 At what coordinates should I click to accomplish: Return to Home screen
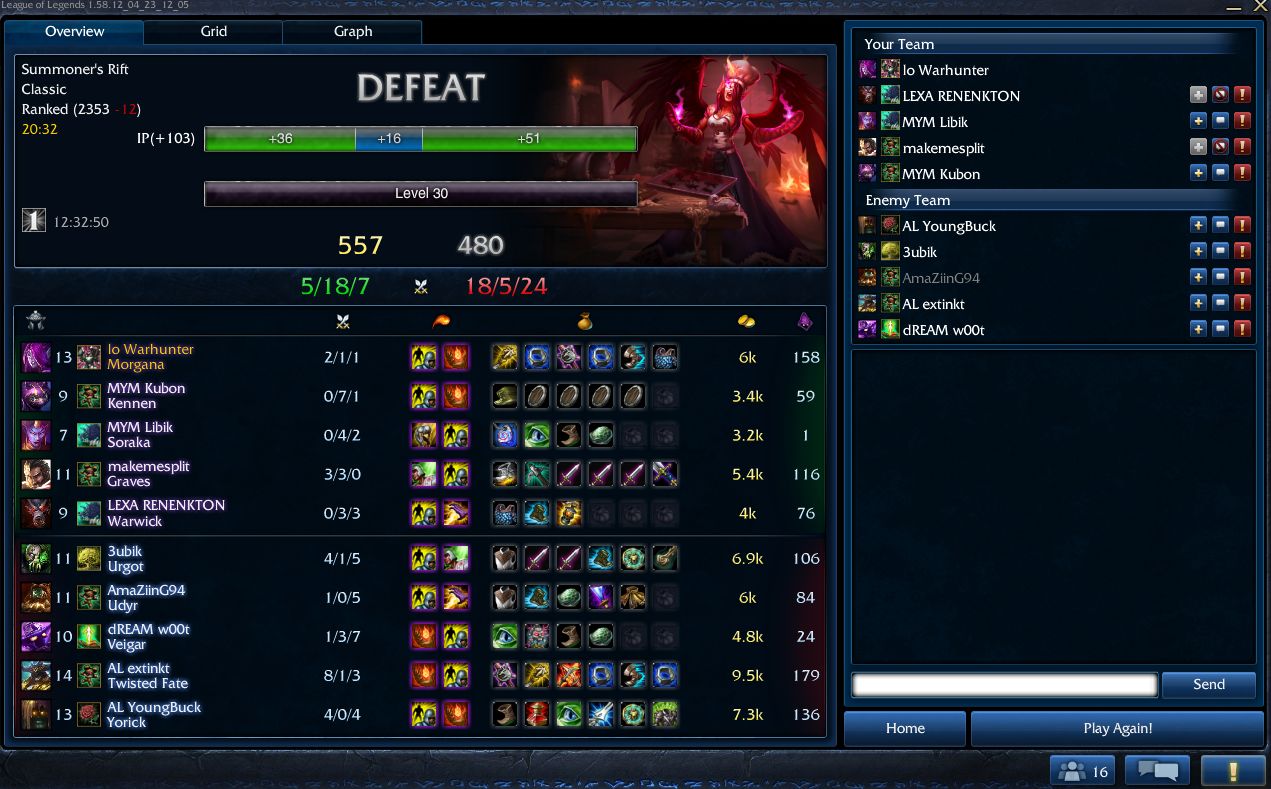905,728
